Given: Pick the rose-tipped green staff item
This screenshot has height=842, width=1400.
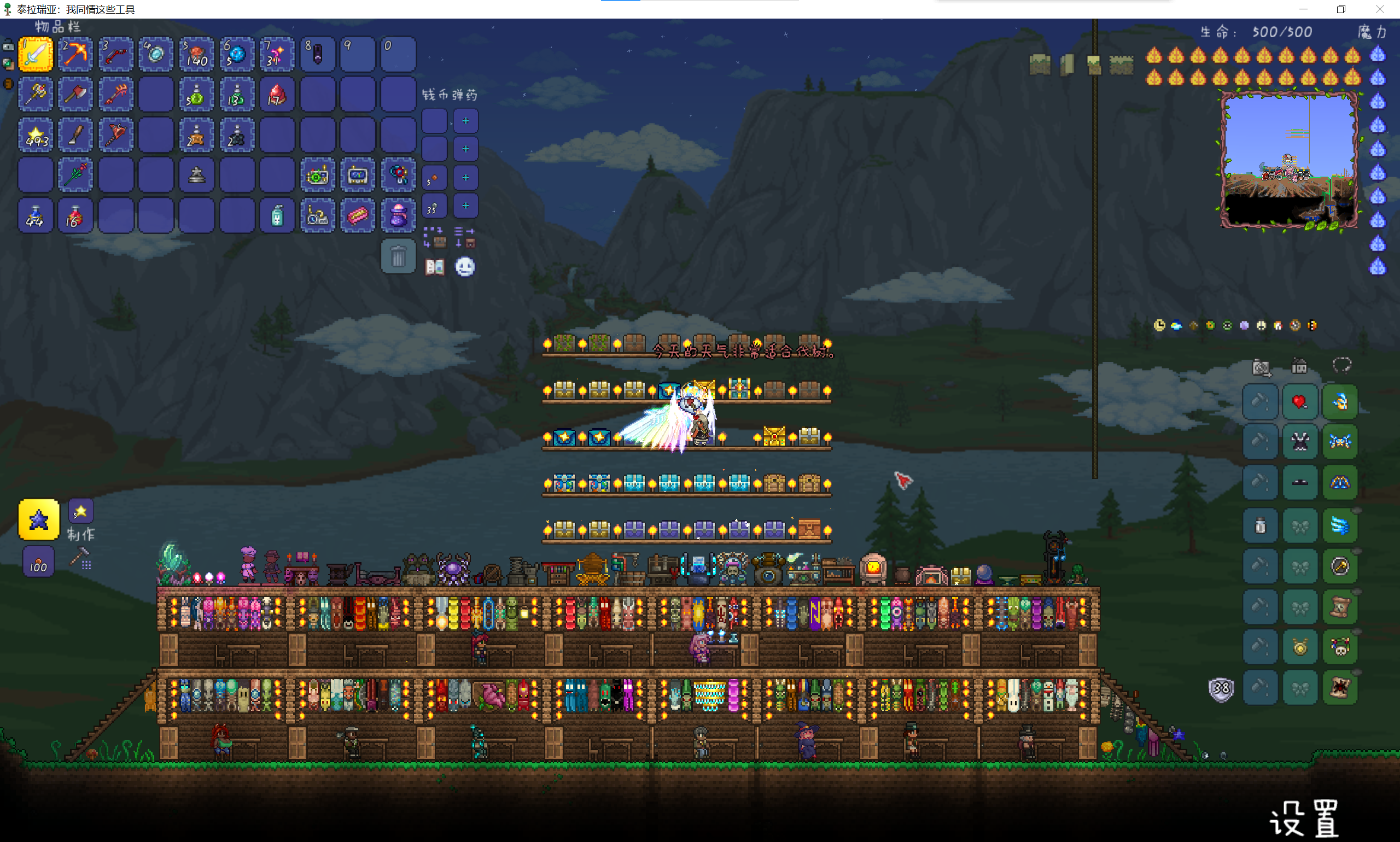Looking at the screenshot, I should 75,176.
